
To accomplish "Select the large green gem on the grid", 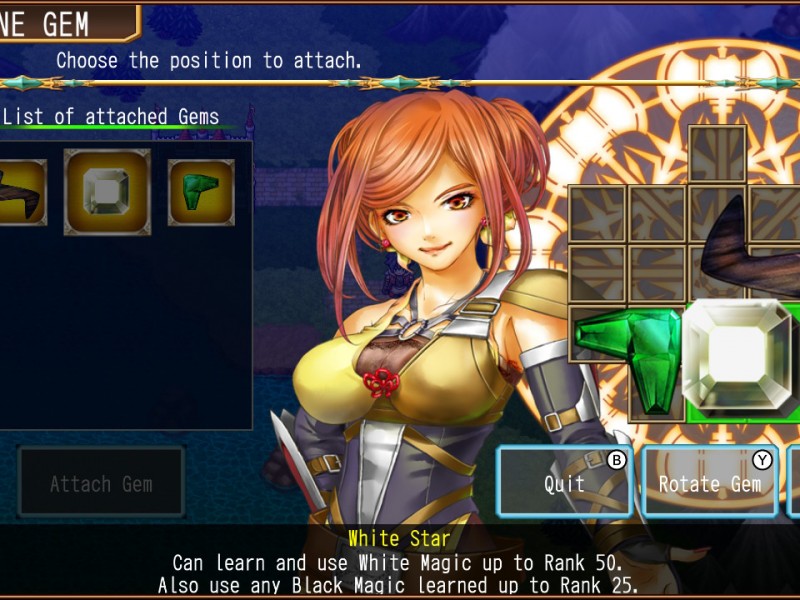I will 630,350.
